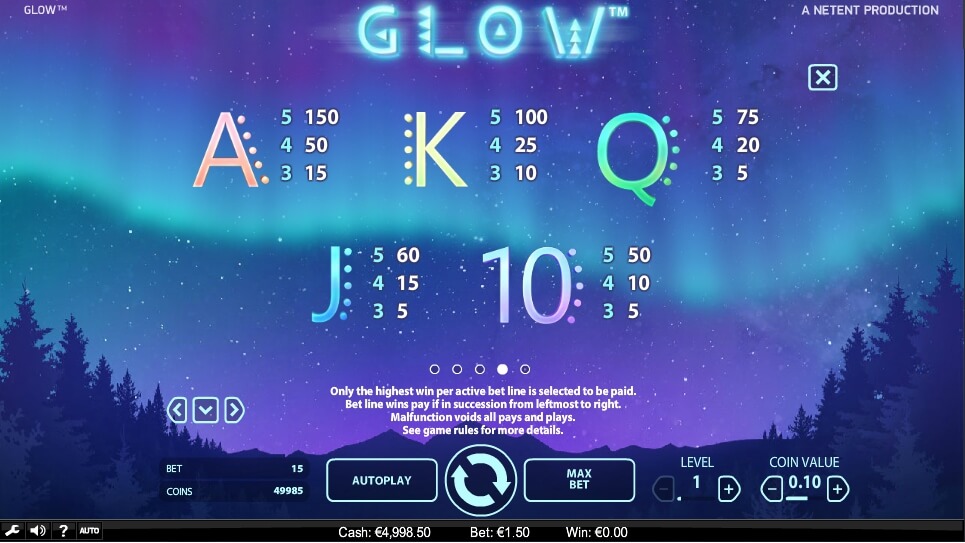Raise the Coin Value
Image resolution: width=965 pixels, height=543 pixels.
(x=837, y=489)
